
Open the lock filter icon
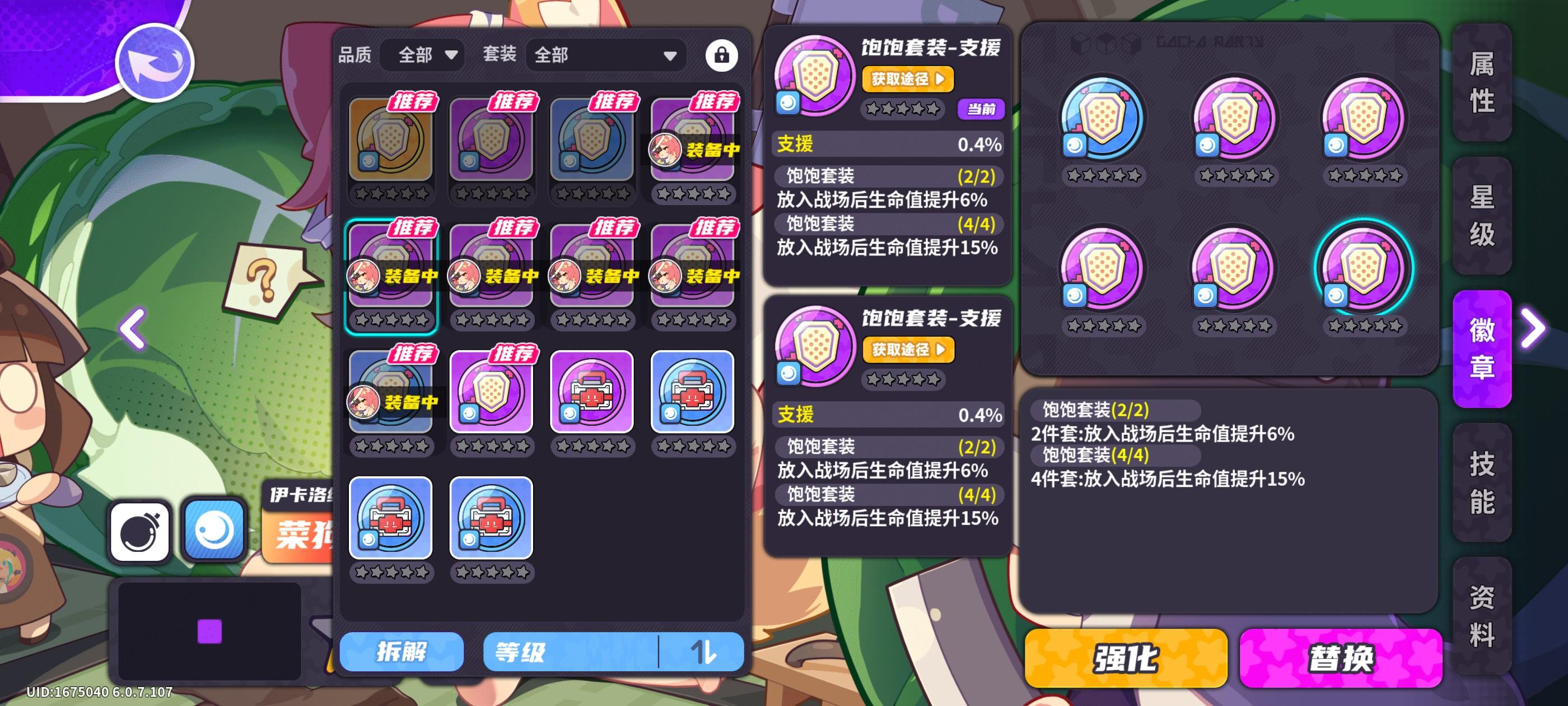[x=722, y=55]
